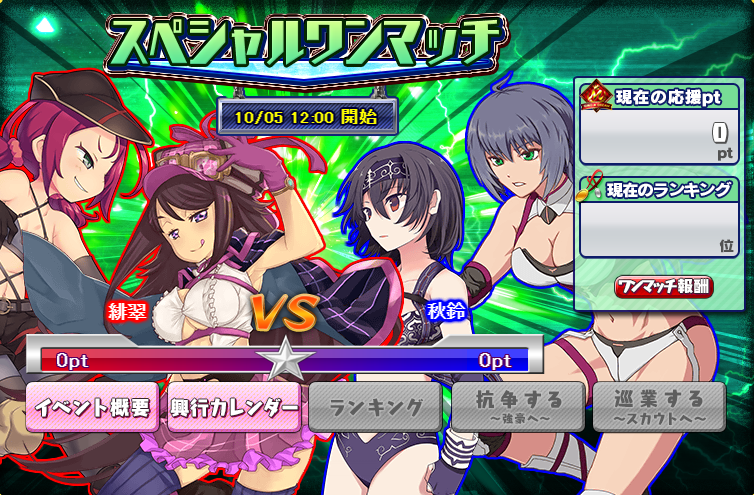Viewport: 754px width, 495px height.
Task: Open the ランキング rankings button
Action: tap(375, 406)
